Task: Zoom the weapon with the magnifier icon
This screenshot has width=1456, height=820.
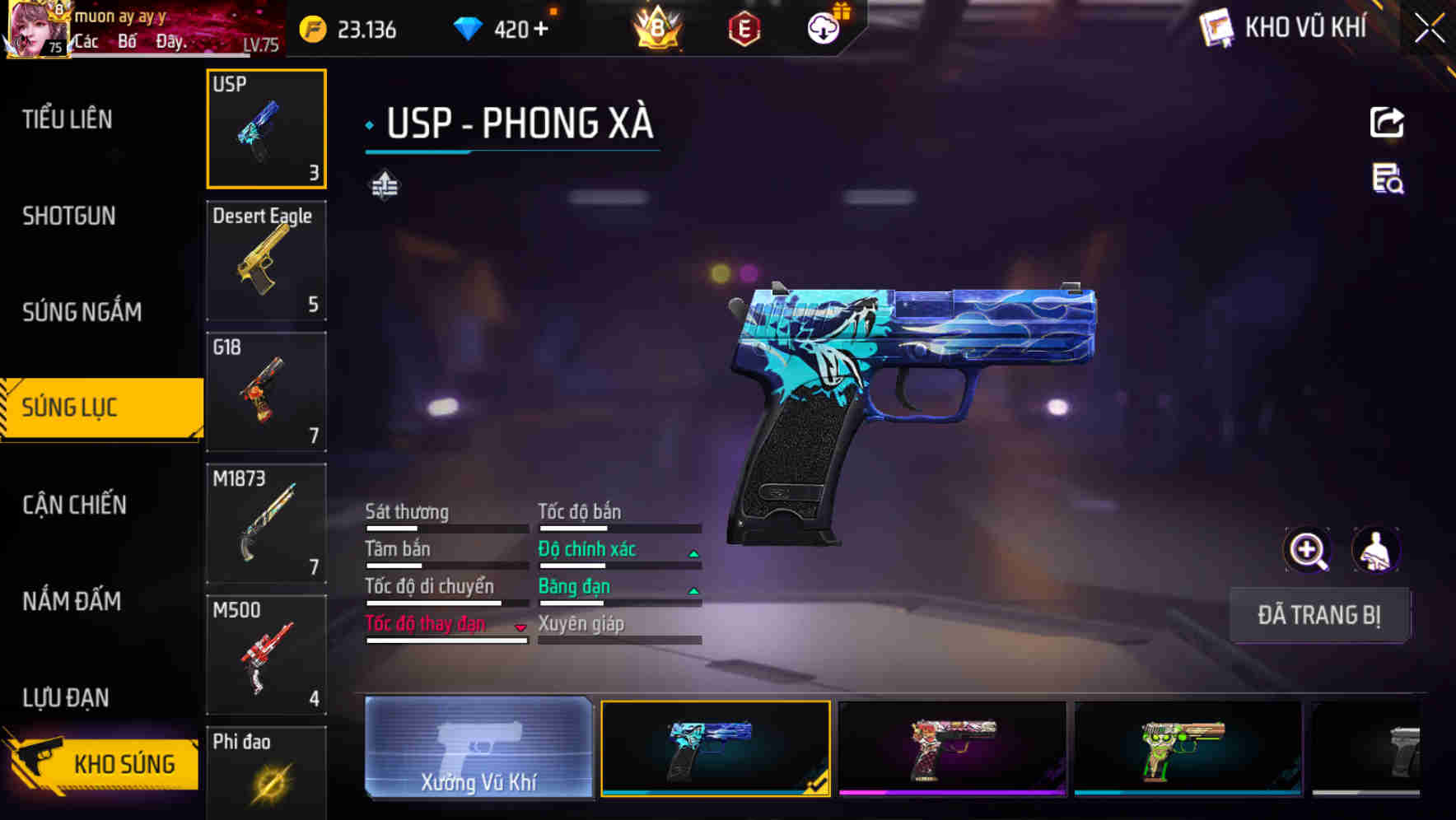Action: (x=1307, y=550)
